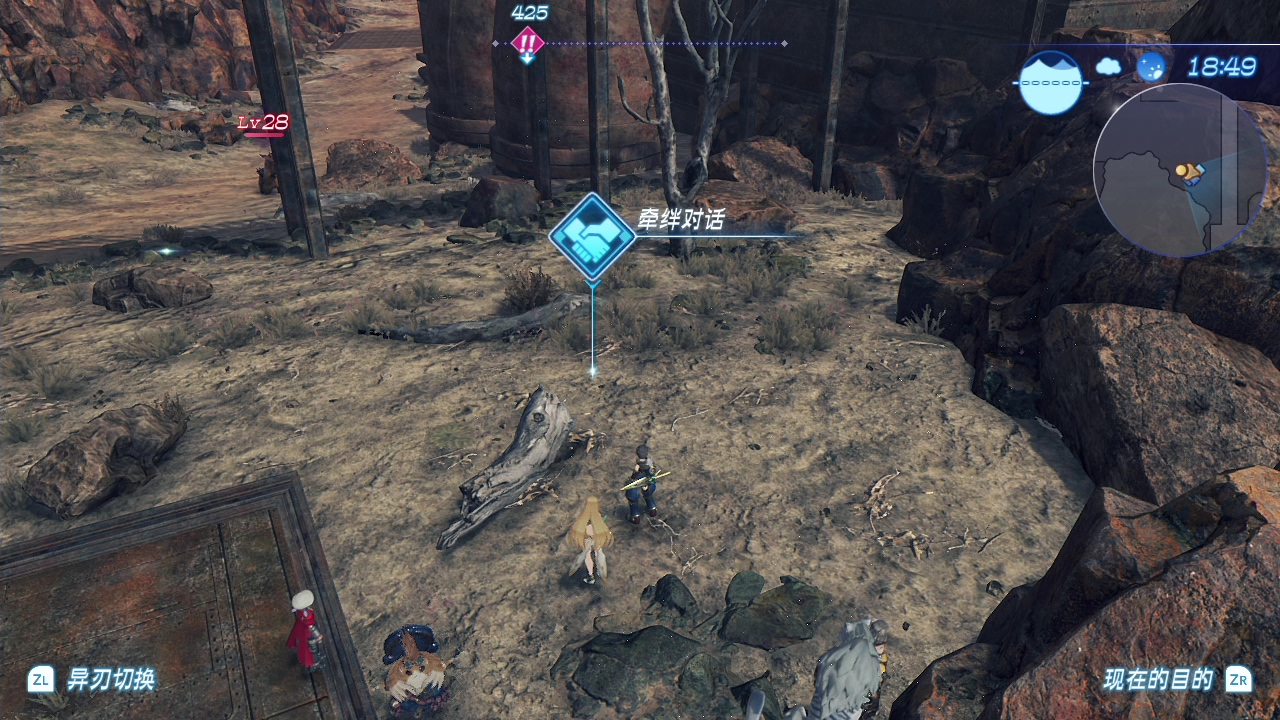Choose the 异刃切换 blade switch option
The height and width of the screenshot is (720, 1280).
coord(110,680)
